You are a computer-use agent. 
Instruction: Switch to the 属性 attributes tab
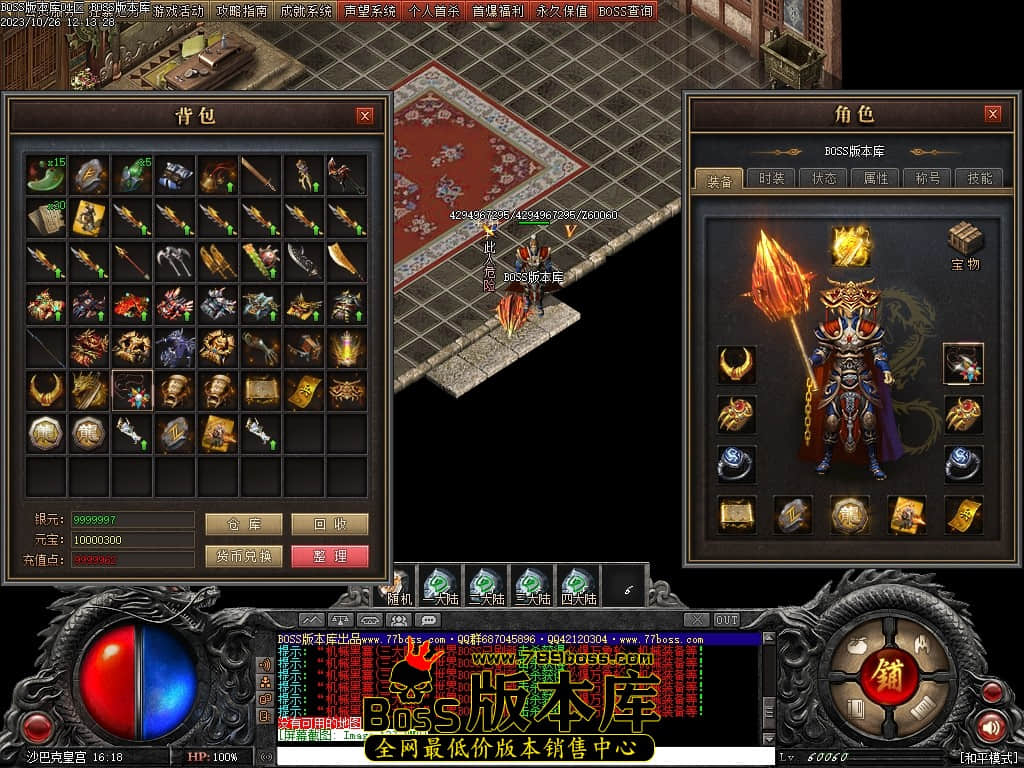point(875,178)
